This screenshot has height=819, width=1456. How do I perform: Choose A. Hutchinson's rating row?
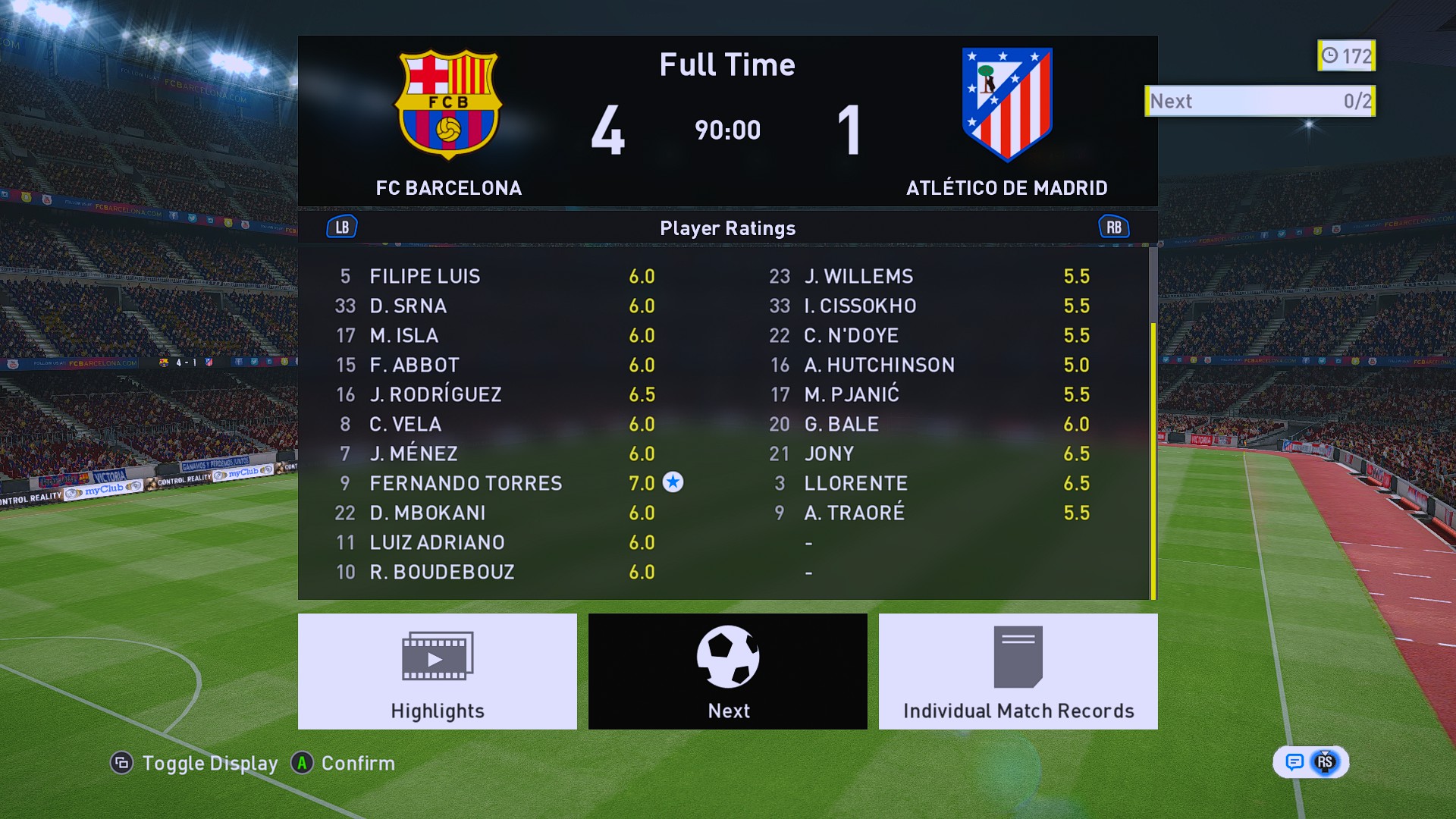(x=879, y=365)
